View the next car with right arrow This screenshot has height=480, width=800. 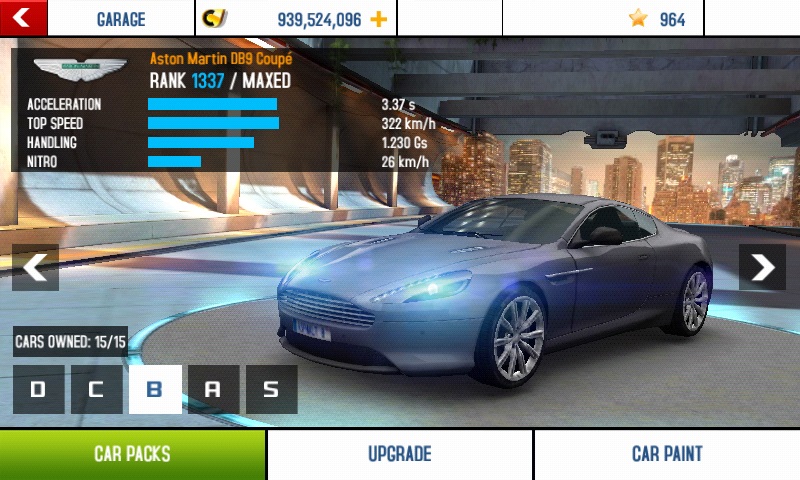(762, 267)
